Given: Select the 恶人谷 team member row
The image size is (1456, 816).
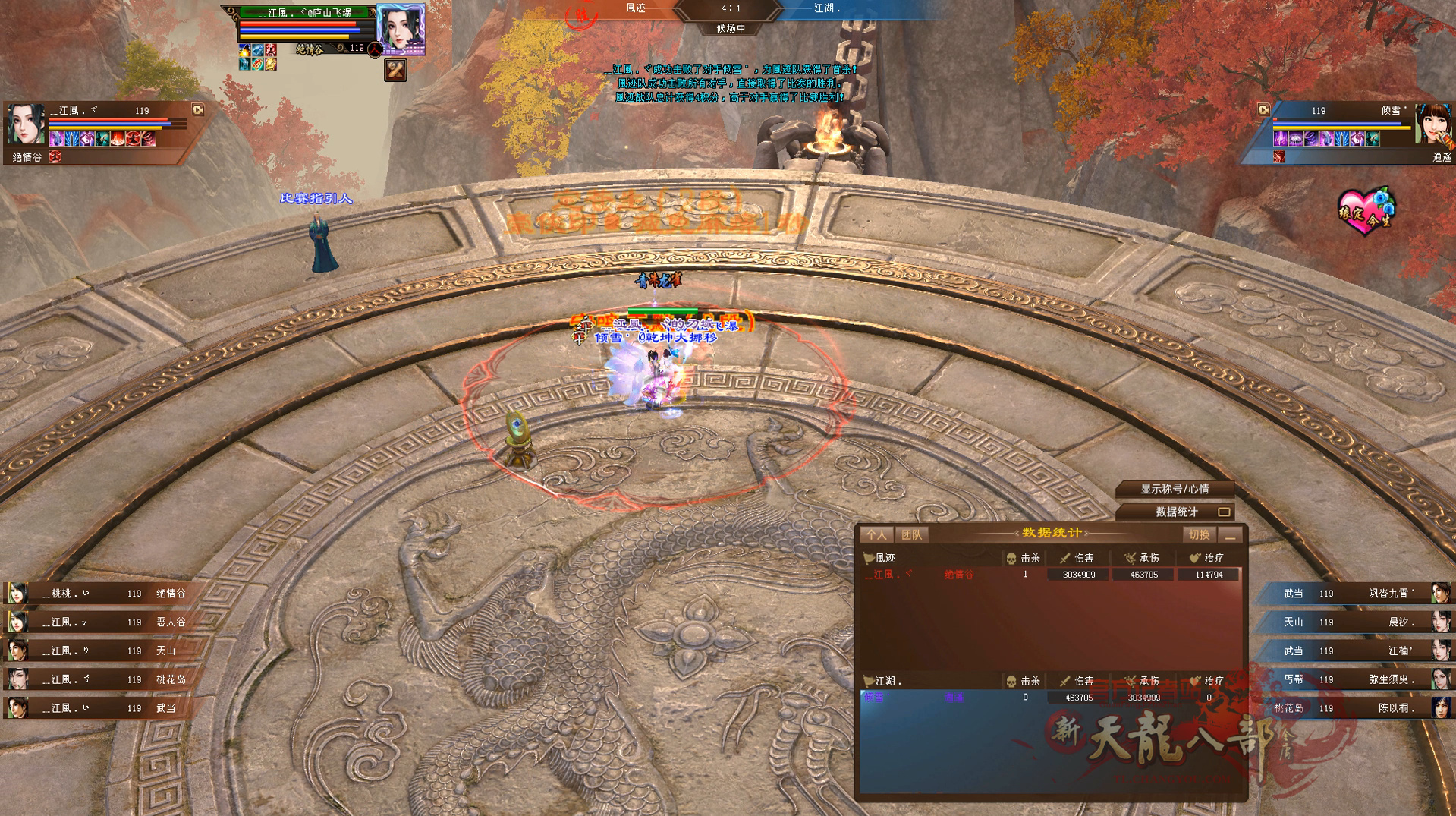Looking at the screenshot, I should [99, 622].
